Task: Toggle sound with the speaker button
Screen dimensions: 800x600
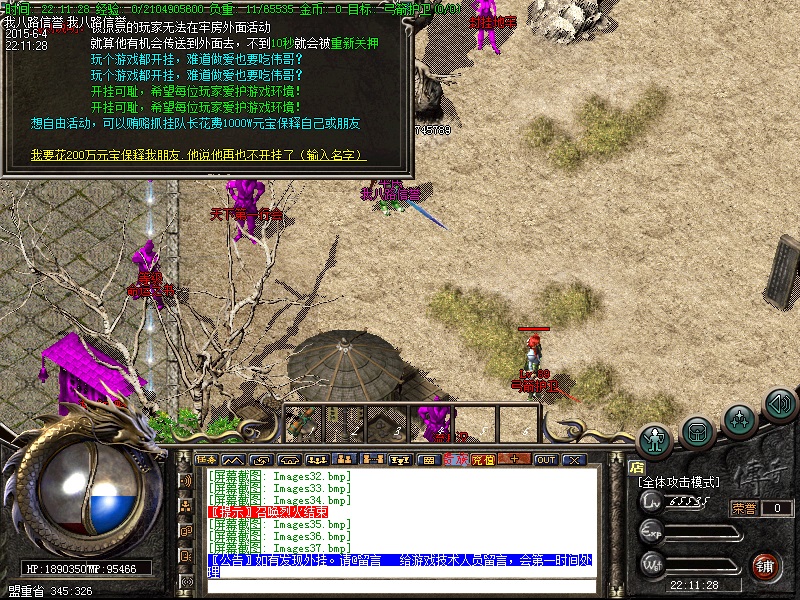Action: [x=779, y=403]
